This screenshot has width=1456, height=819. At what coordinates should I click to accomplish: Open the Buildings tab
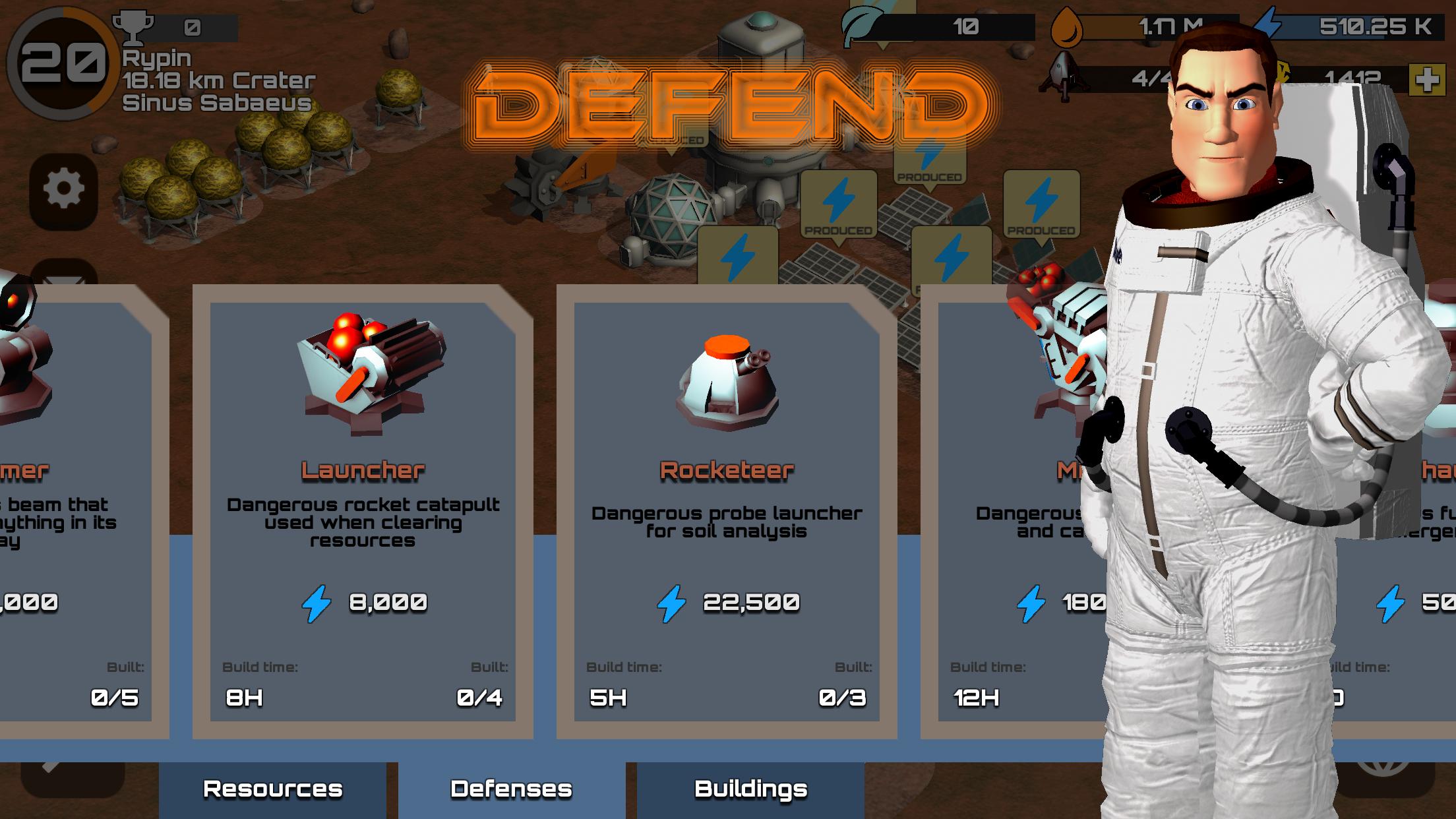tap(750, 789)
